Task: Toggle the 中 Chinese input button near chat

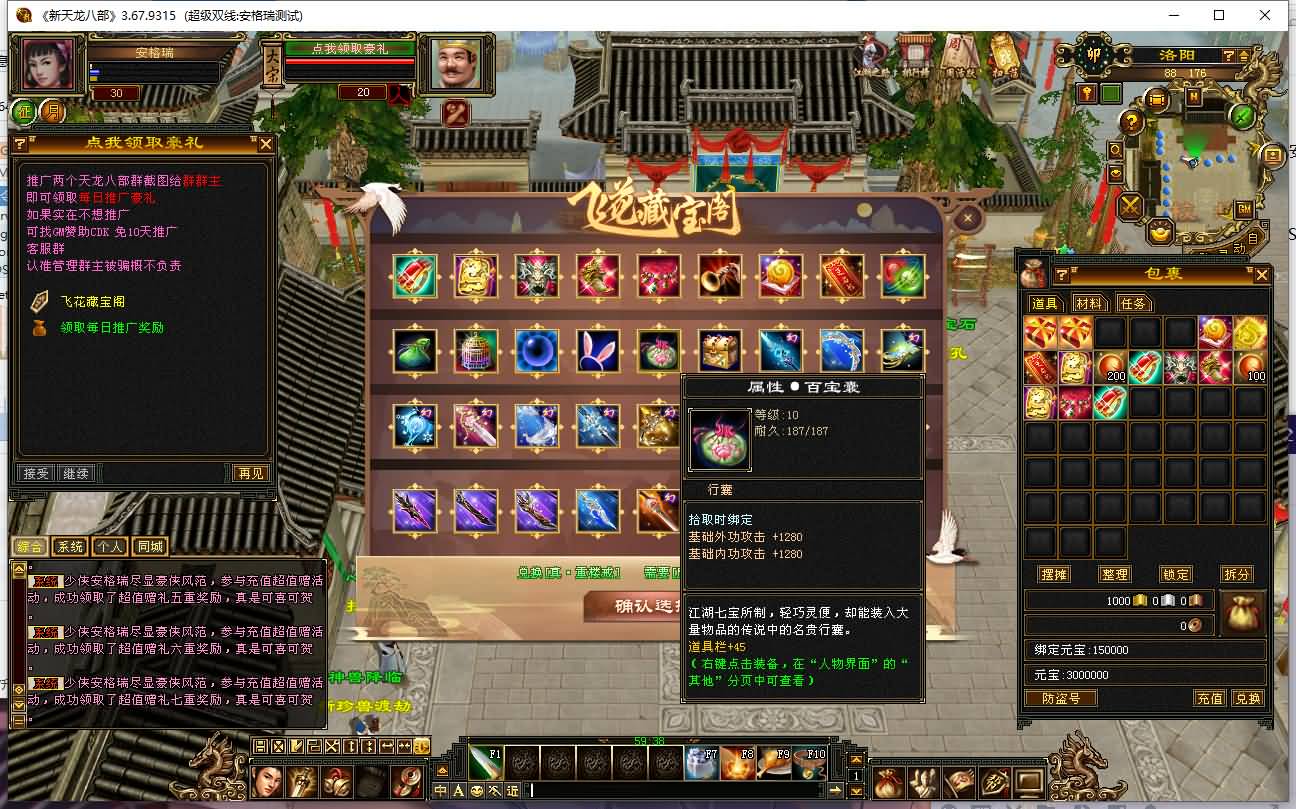Action: (442, 790)
